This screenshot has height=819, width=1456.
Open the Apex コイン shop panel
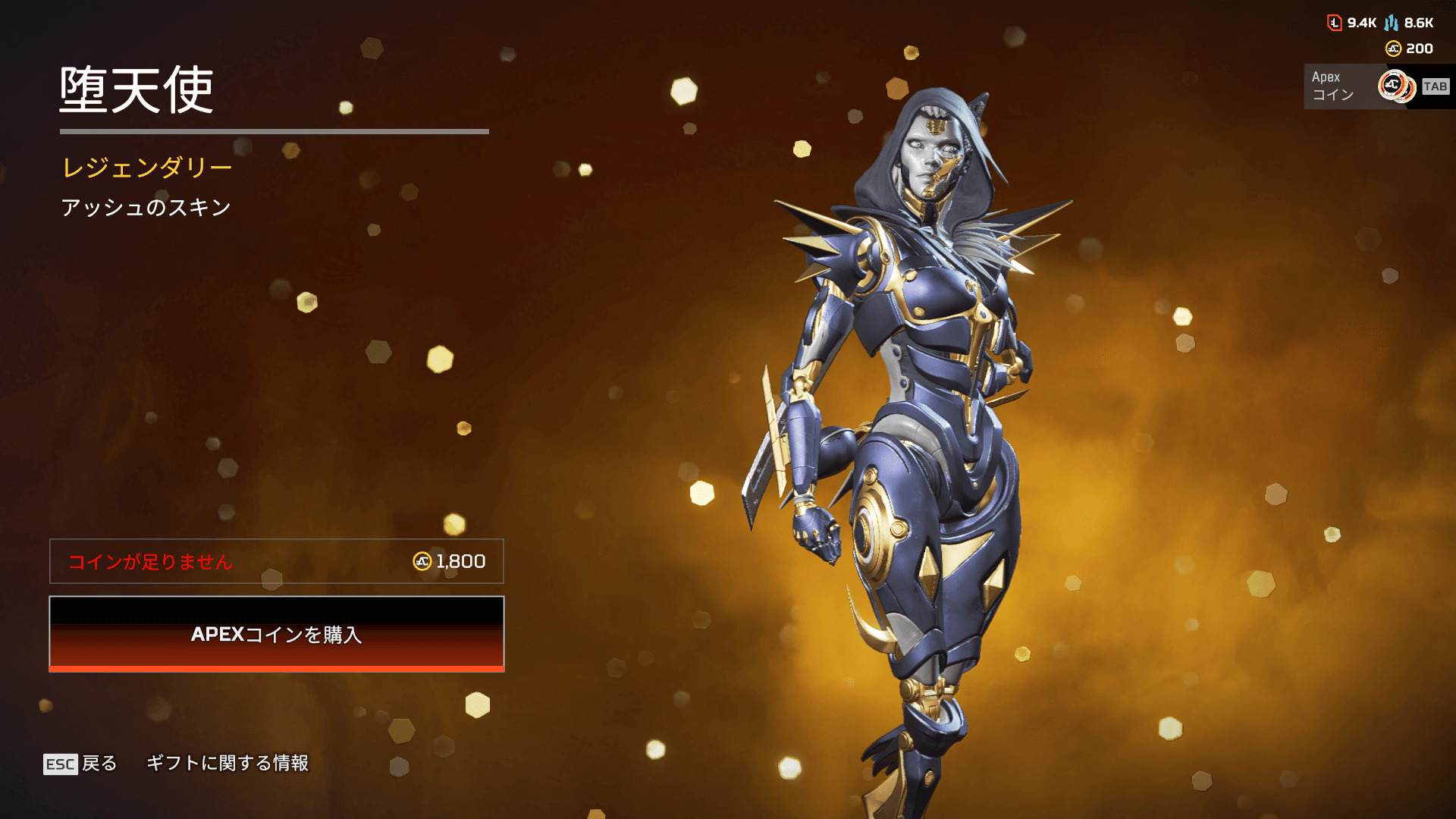click(x=1376, y=86)
